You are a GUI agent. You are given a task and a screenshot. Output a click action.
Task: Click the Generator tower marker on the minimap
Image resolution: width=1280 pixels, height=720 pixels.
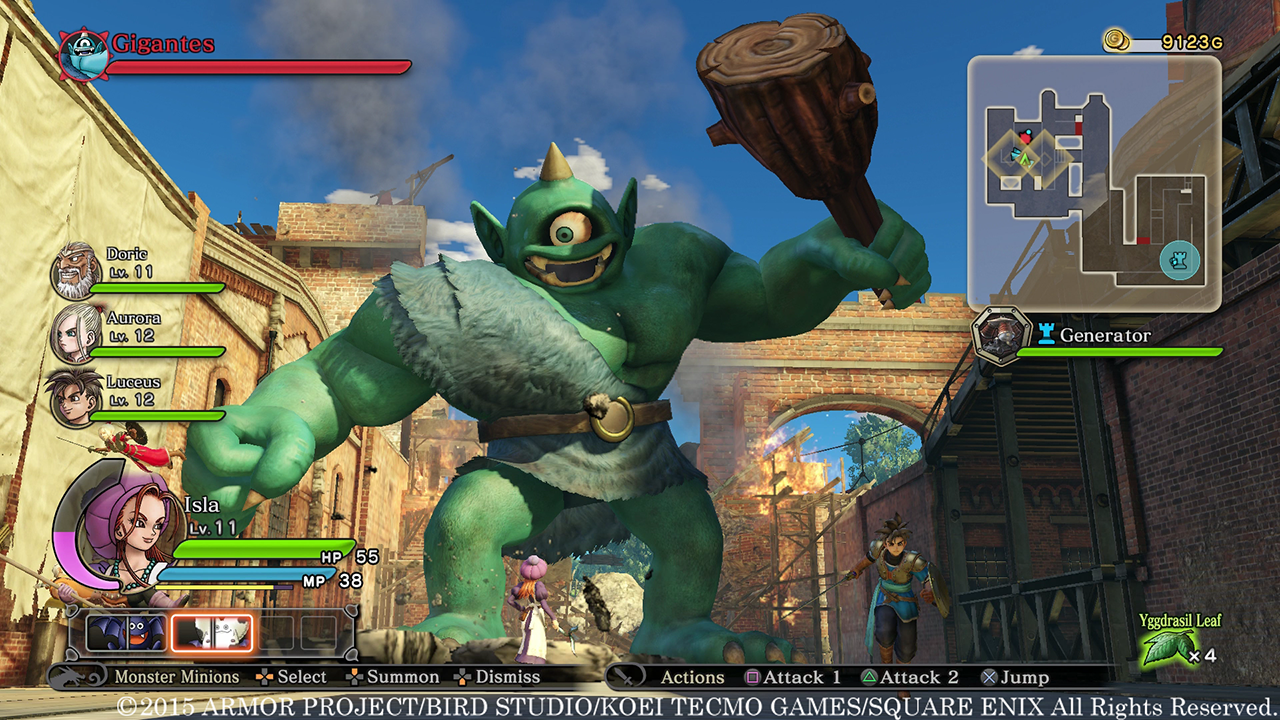pyautogui.click(x=1179, y=262)
